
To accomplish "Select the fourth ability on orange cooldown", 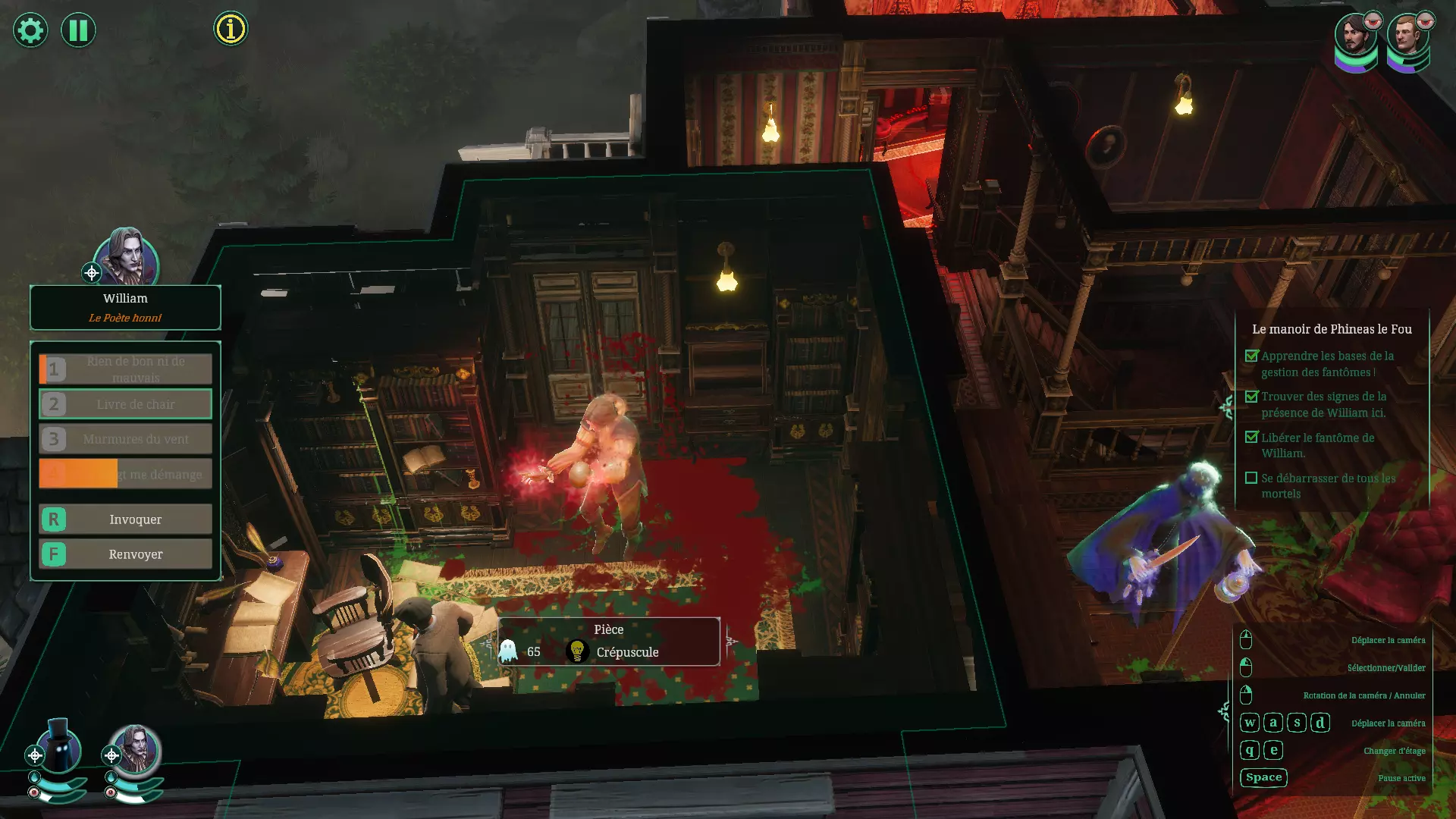I will pyautogui.click(x=126, y=474).
